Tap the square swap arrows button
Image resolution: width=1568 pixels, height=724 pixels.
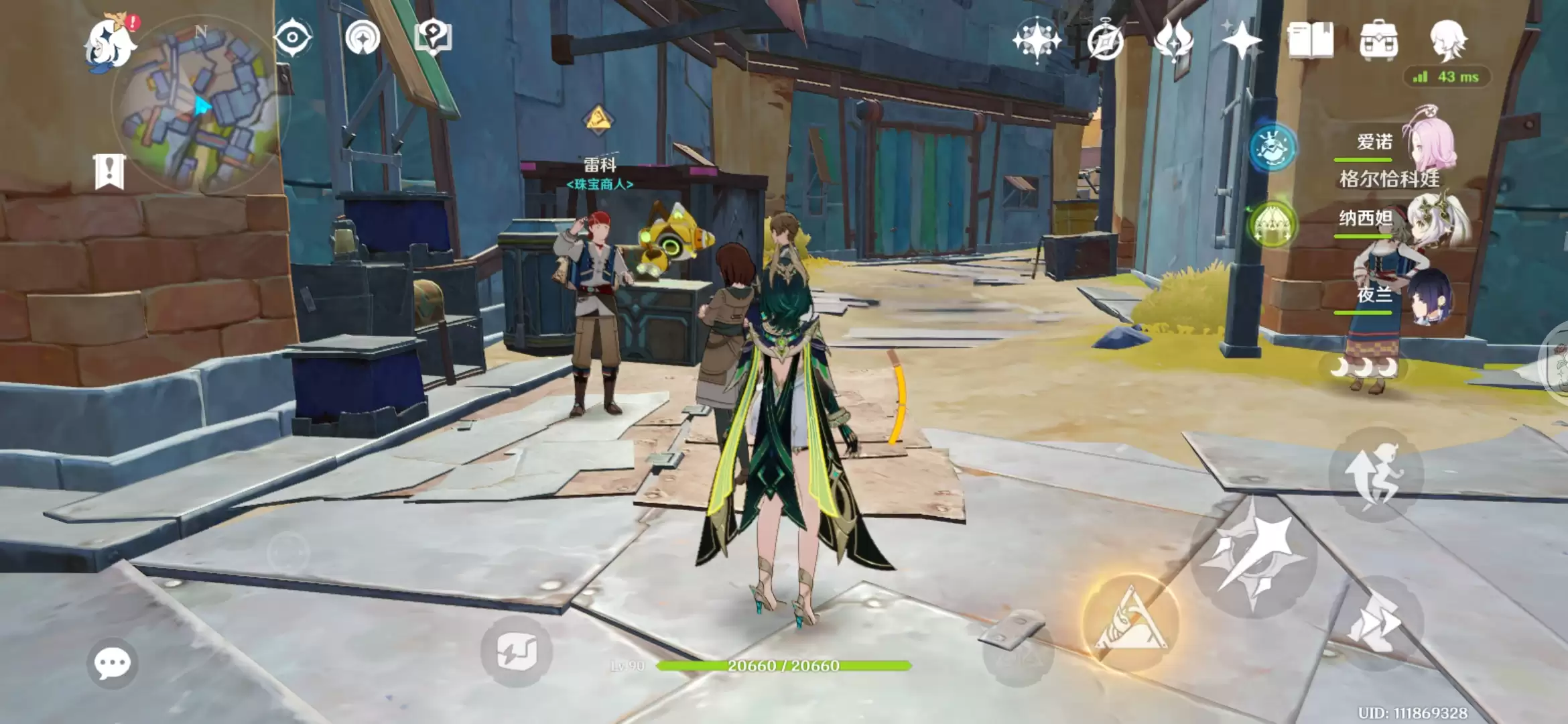(x=516, y=652)
